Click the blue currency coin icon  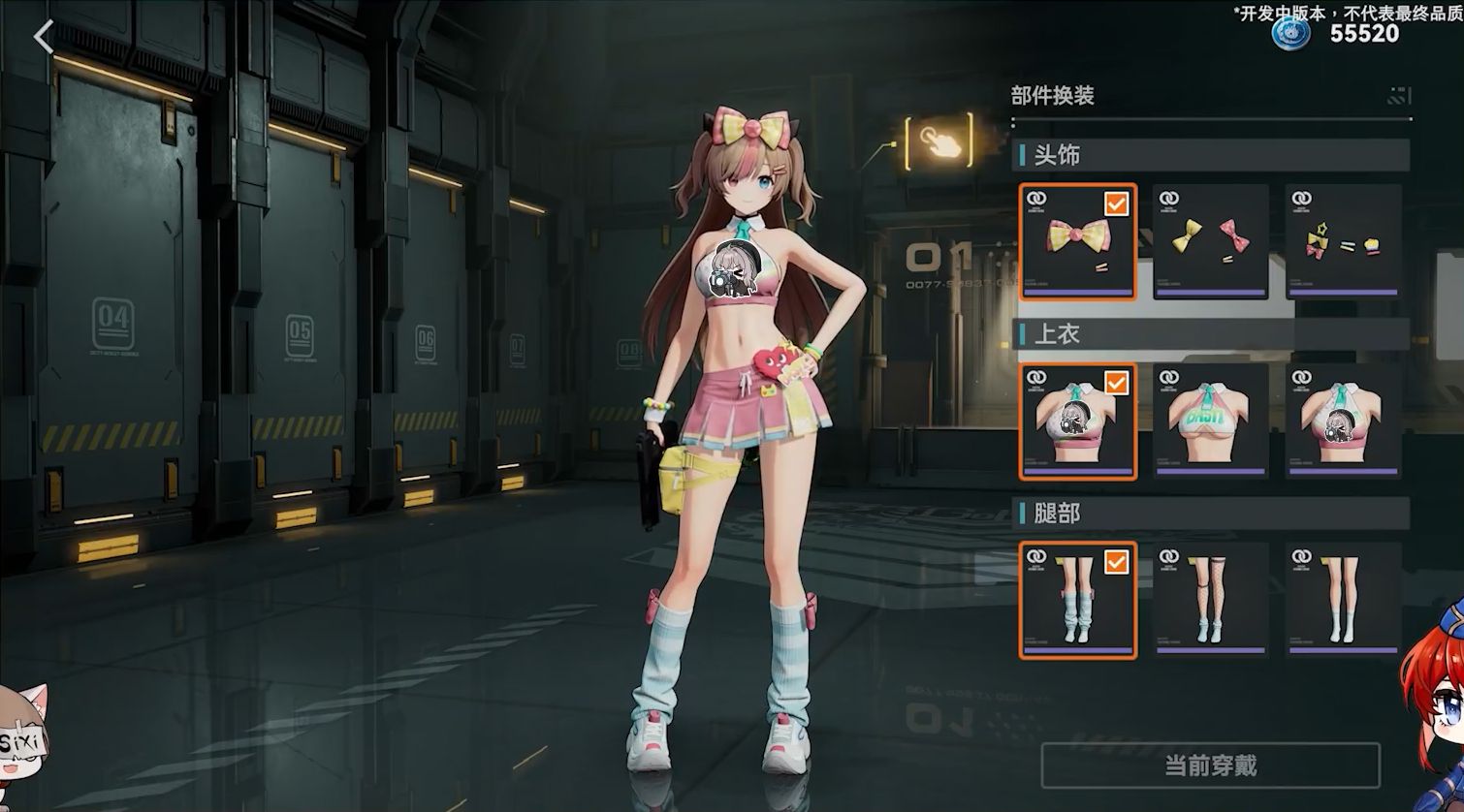(x=1290, y=32)
